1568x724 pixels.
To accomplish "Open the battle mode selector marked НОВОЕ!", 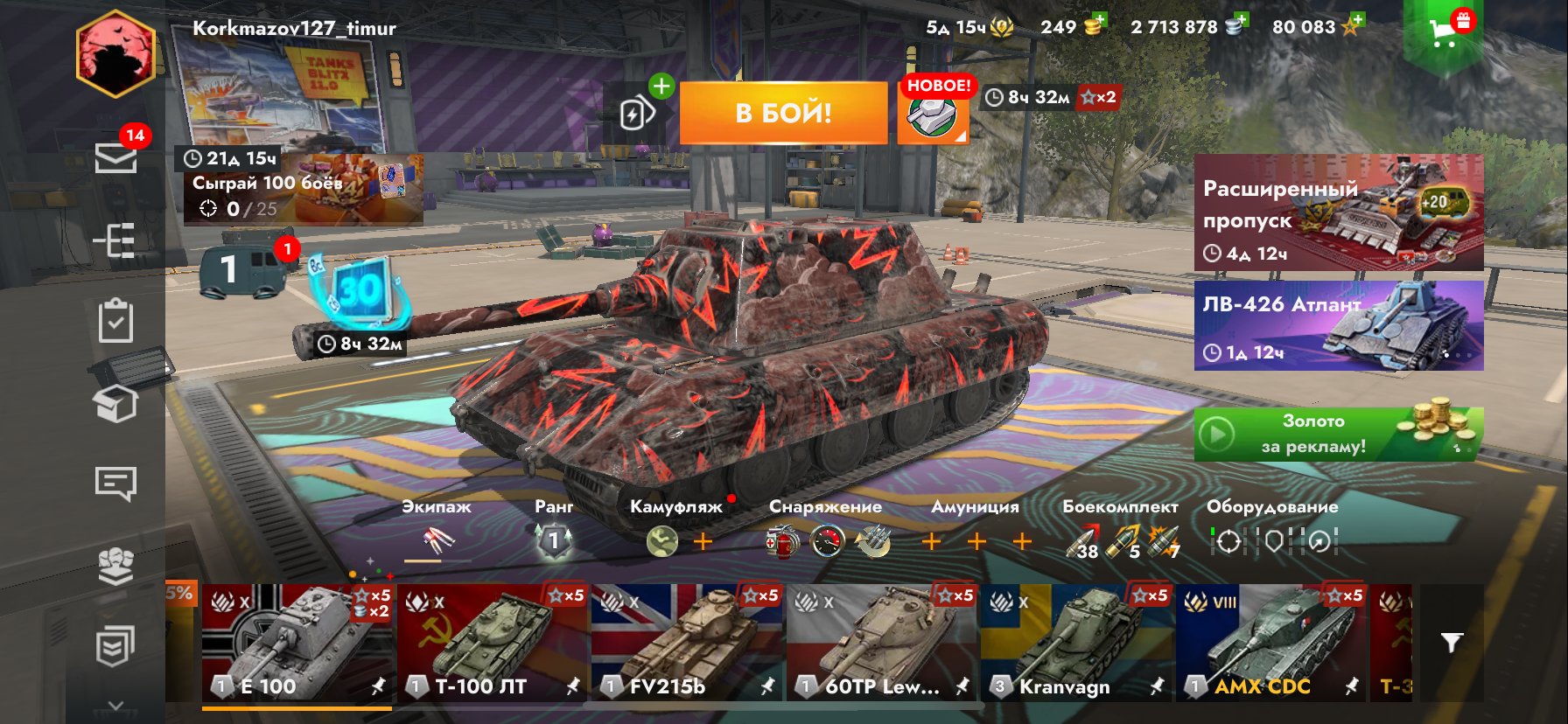I will click(933, 115).
